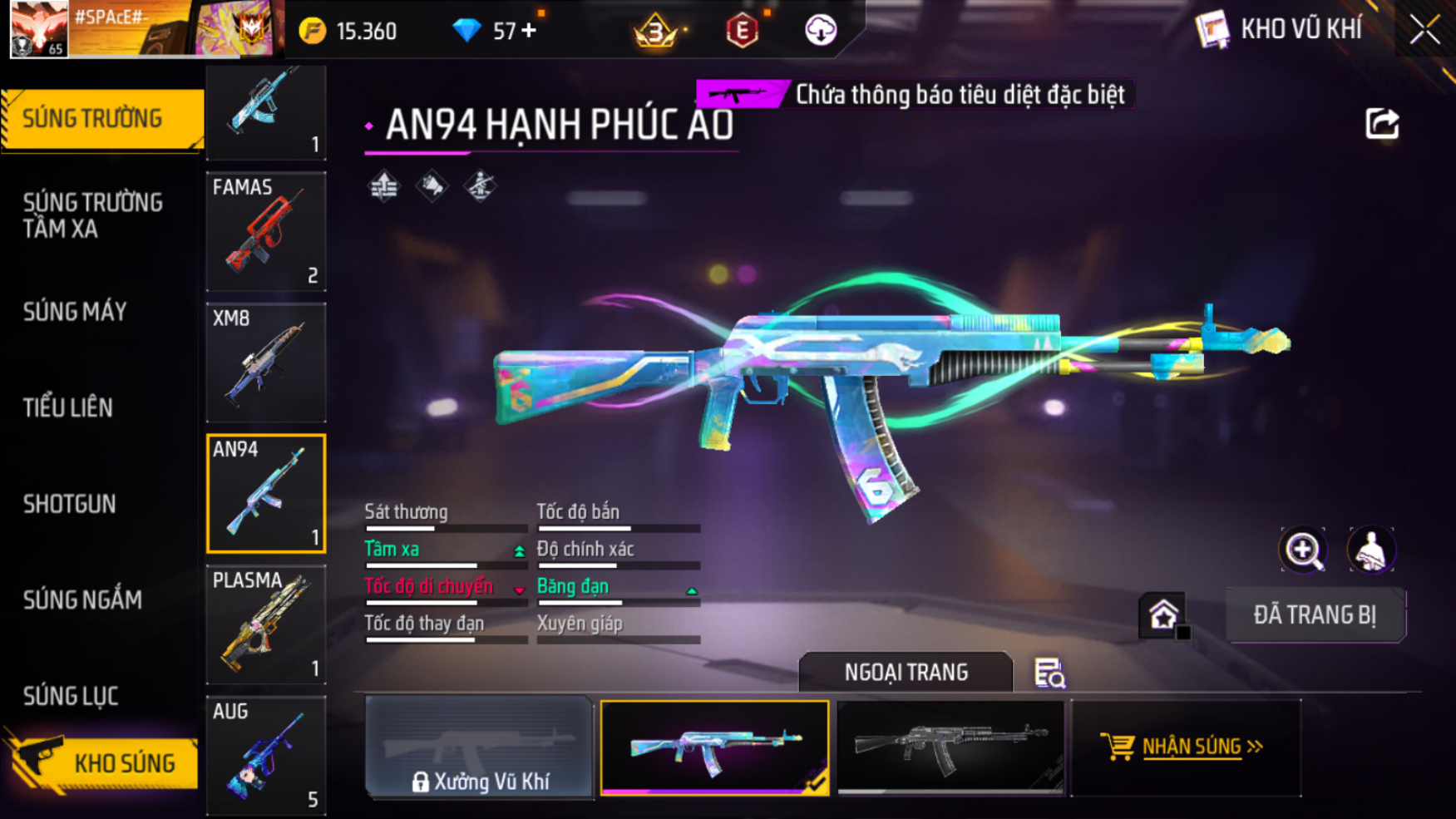The height and width of the screenshot is (819, 1456).
Task: Select the PLASMA weapon tile
Action: tap(266, 624)
